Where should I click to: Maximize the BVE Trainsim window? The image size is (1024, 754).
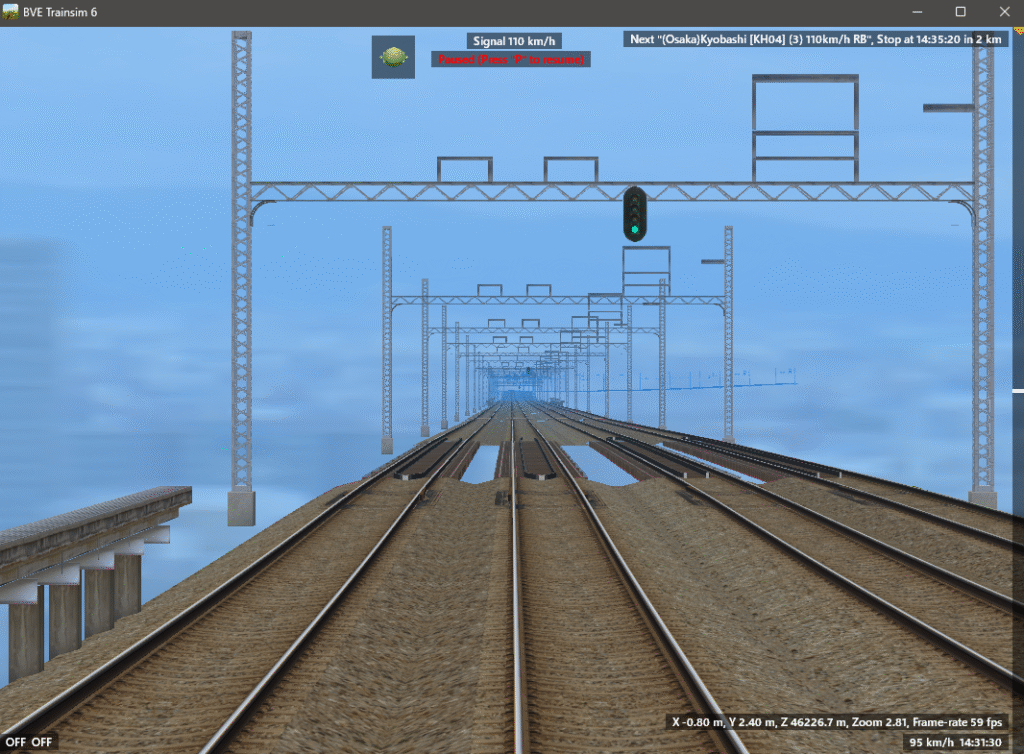(960, 12)
